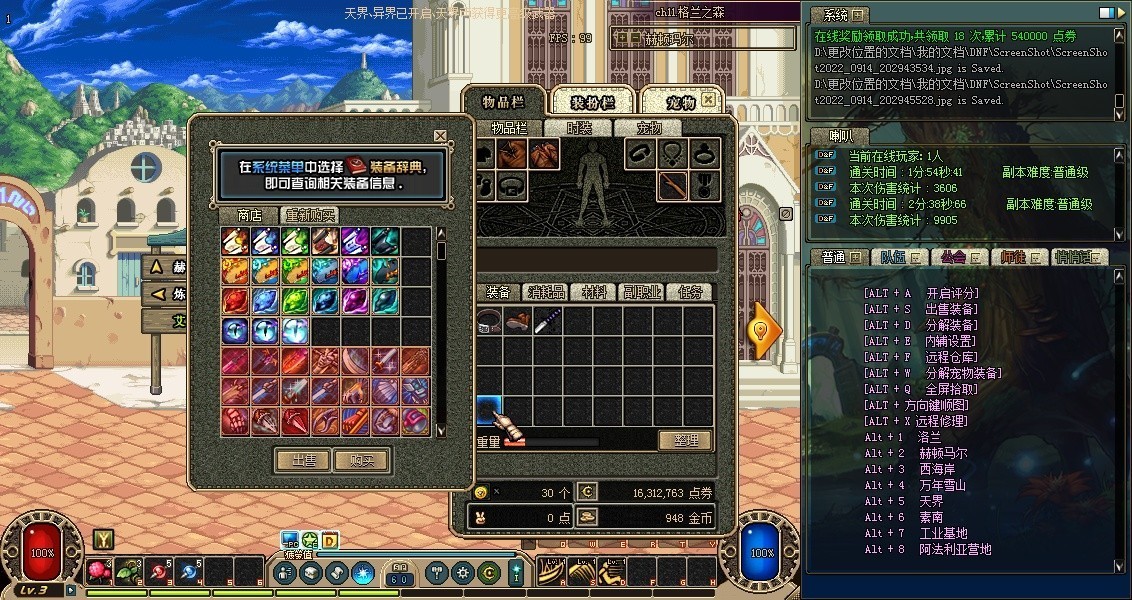Open the 材料 materials inventory tab

[594, 292]
